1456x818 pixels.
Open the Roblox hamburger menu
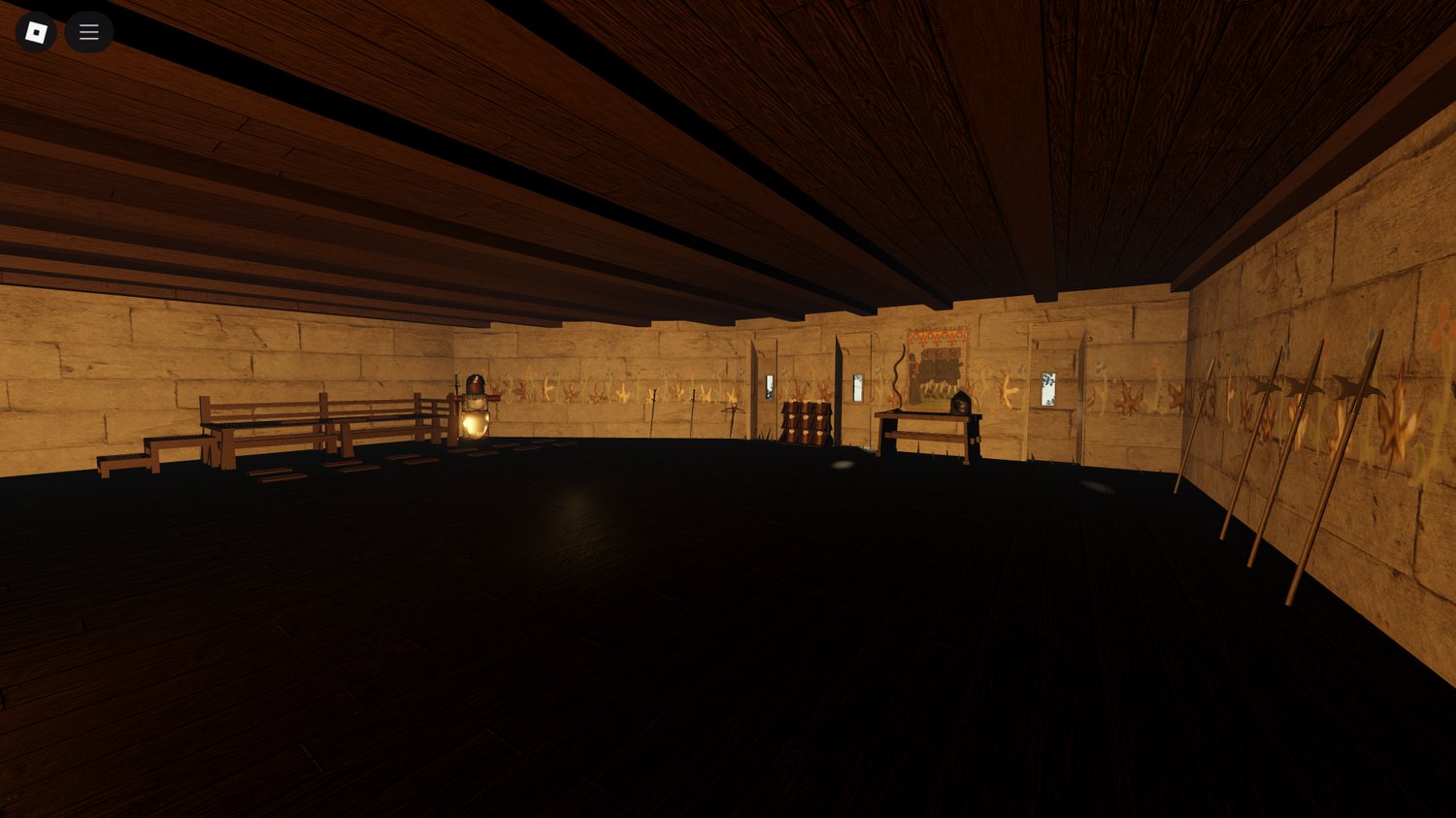pos(88,32)
